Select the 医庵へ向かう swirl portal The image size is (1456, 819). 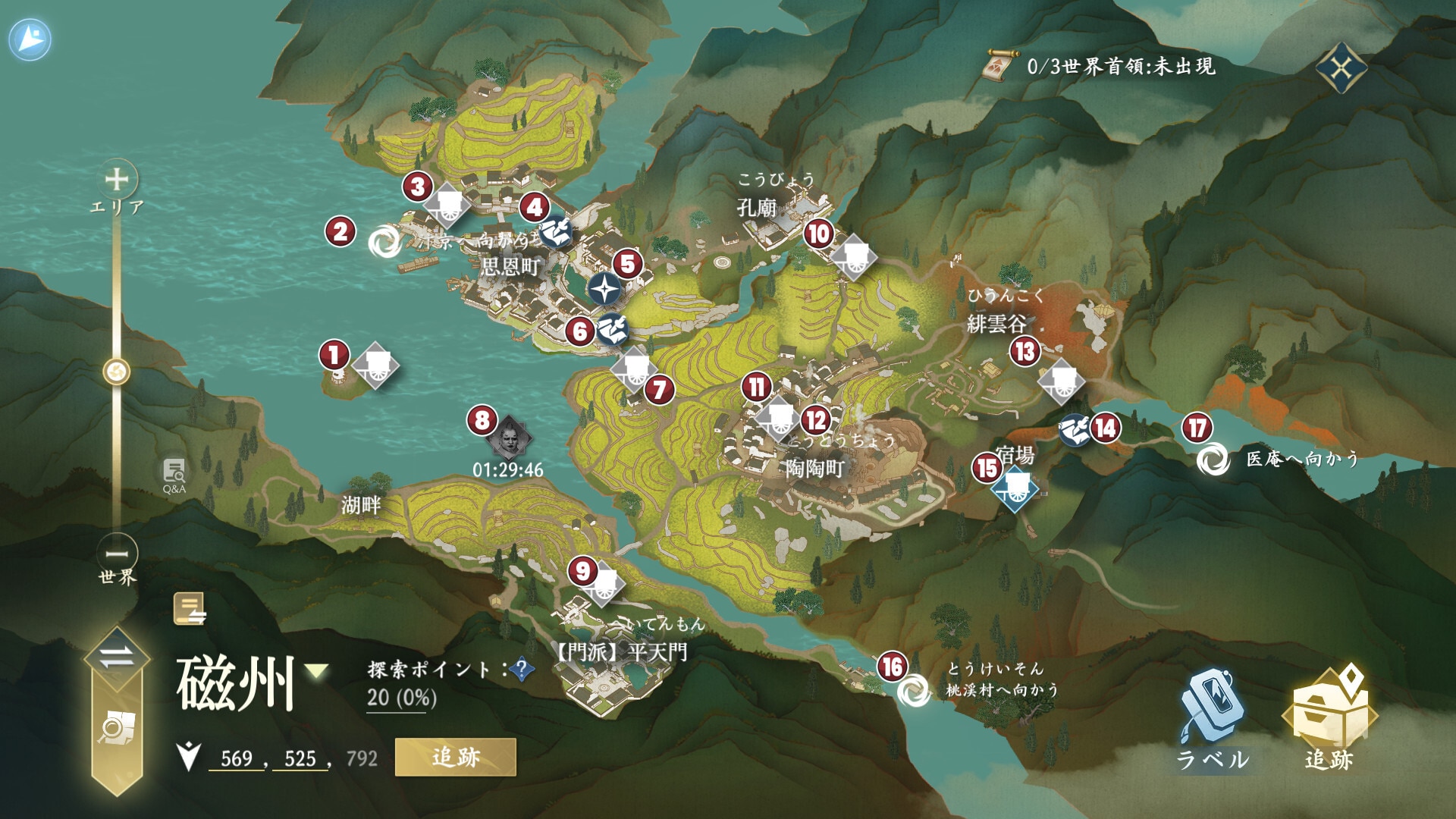[1212, 460]
